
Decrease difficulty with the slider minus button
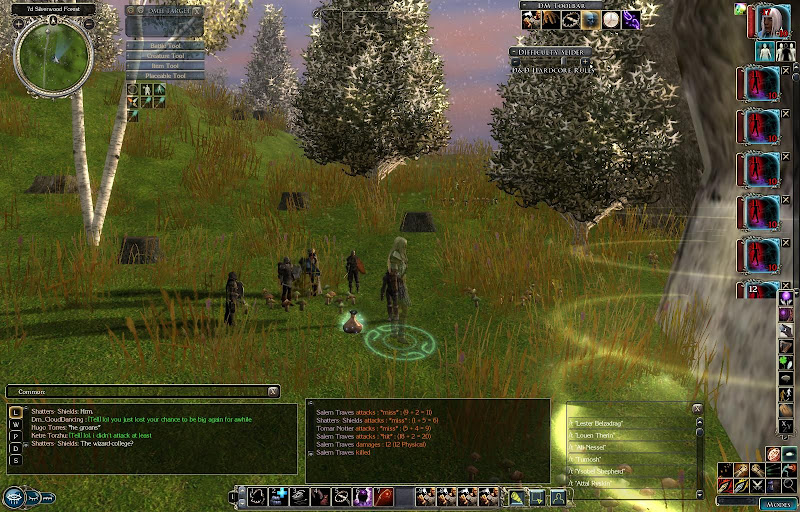(x=516, y=62)
